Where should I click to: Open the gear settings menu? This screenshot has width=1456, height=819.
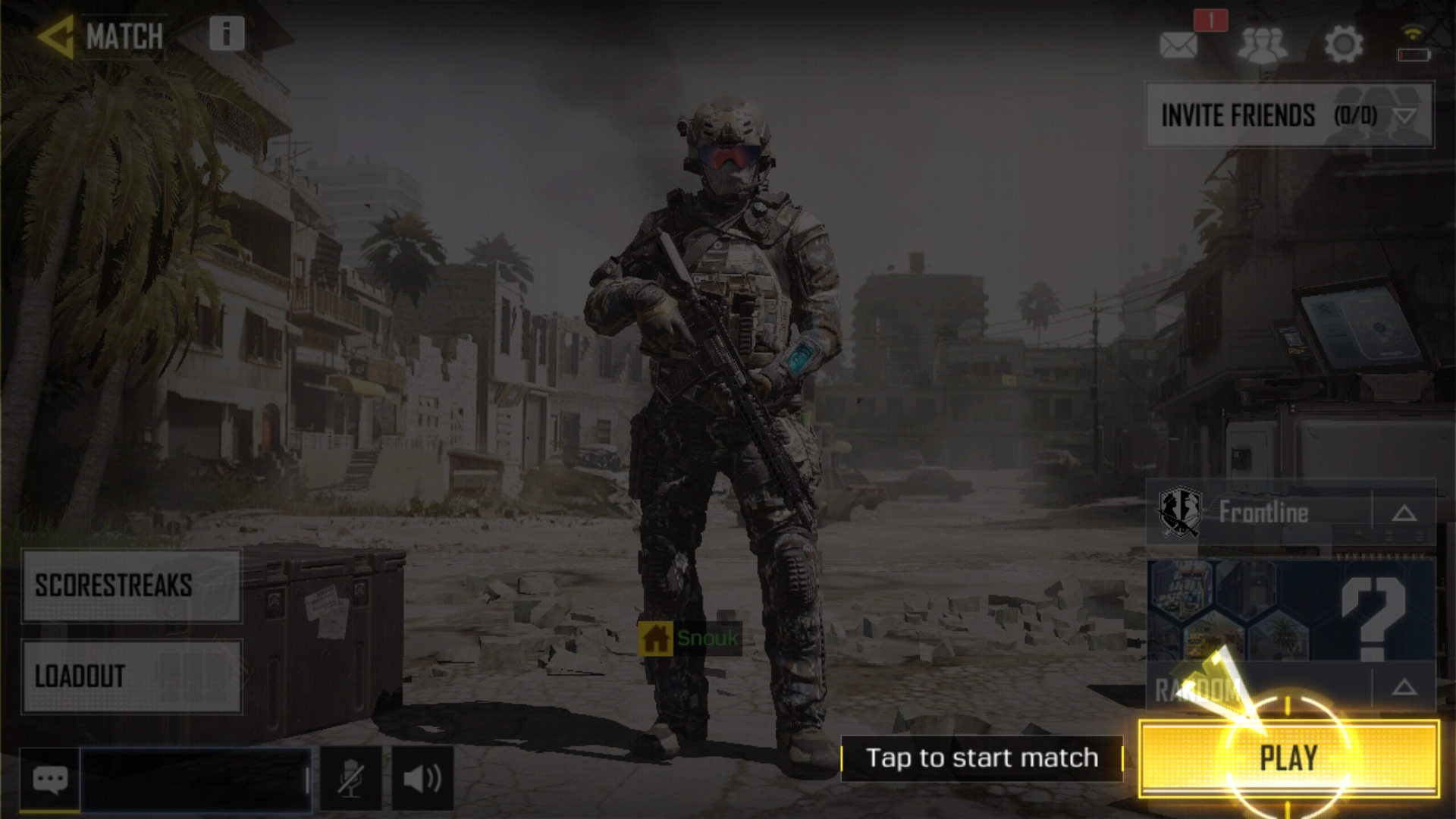pyautogui.click(x=1343, y=45)
